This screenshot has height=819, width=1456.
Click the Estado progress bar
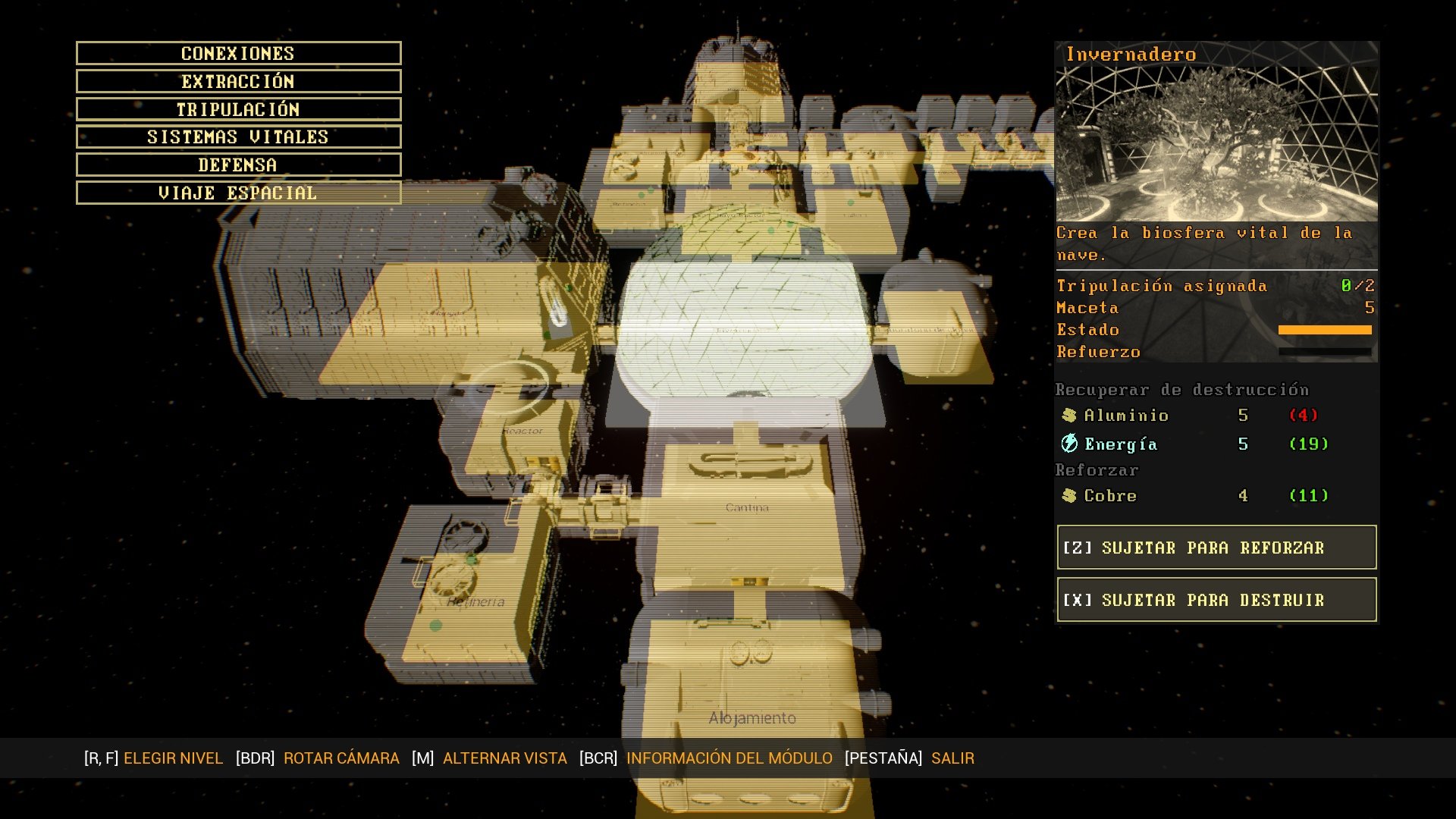click(x=1326, y=329)
